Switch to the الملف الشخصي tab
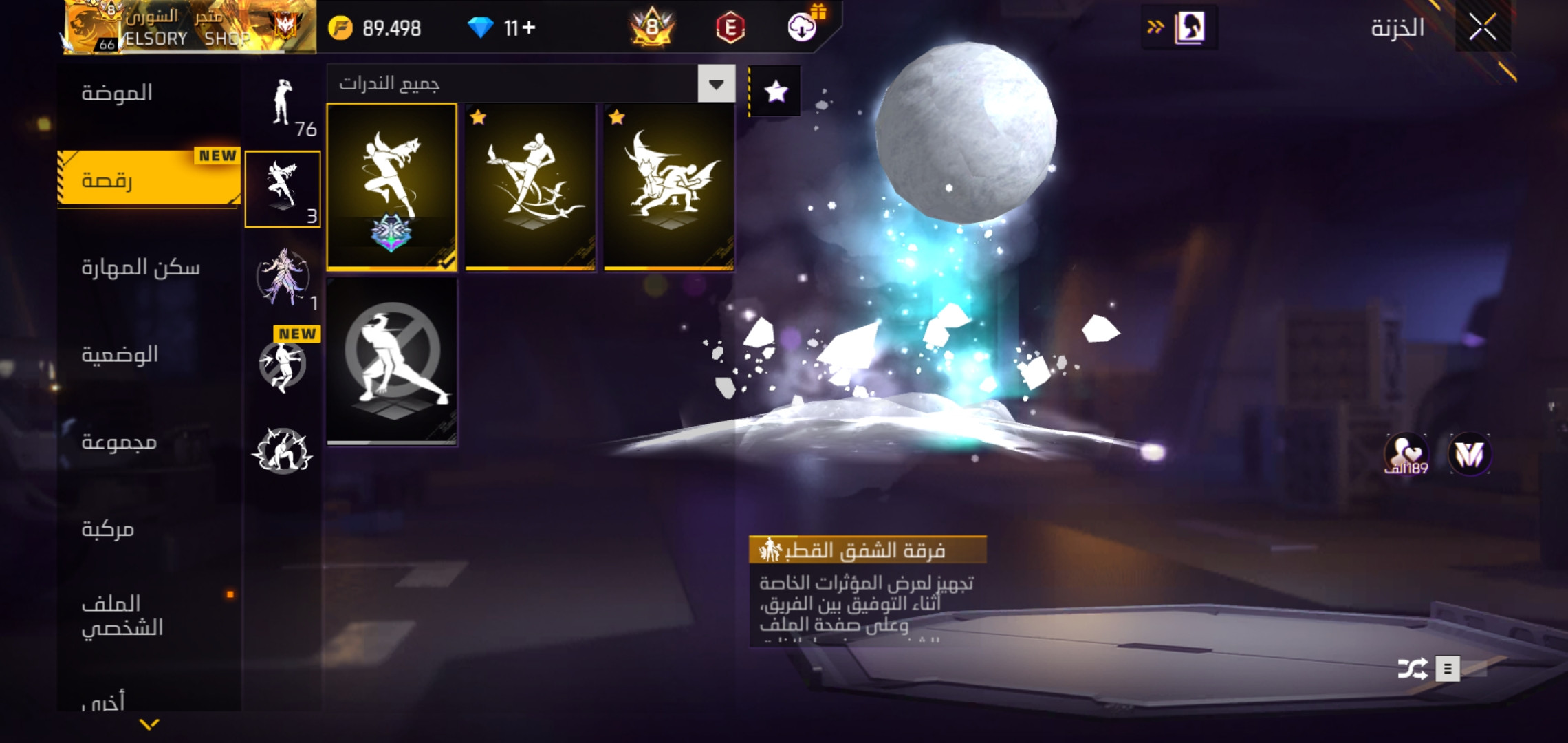Screen dimensions: 1568x743 point(122,615)
